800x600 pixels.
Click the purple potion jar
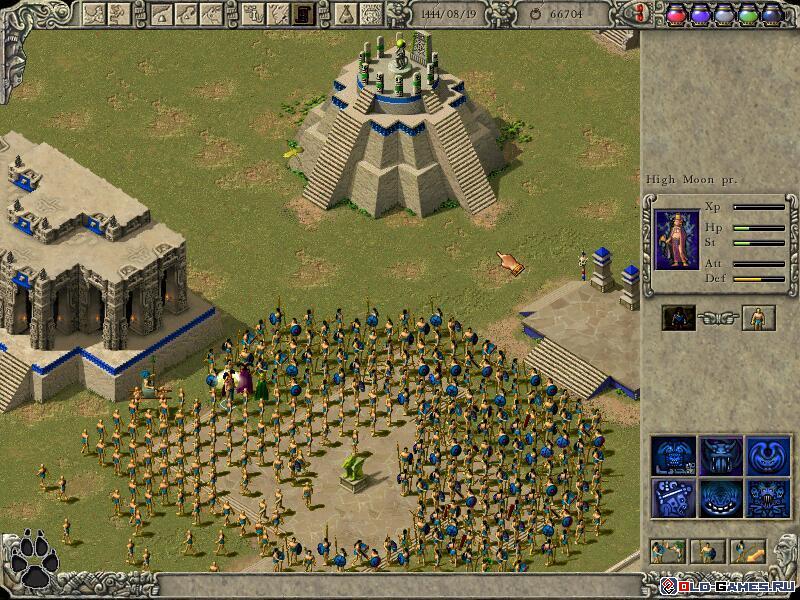click(x=699, y=13)
